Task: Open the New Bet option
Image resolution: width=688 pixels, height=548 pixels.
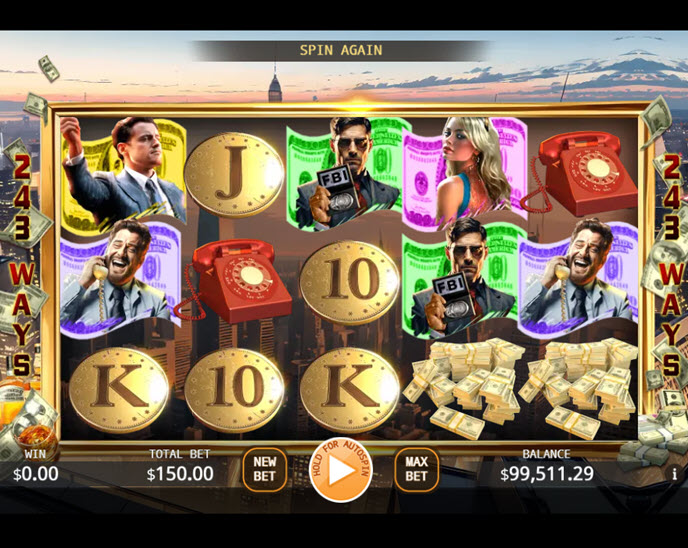Action: [264, 469]
